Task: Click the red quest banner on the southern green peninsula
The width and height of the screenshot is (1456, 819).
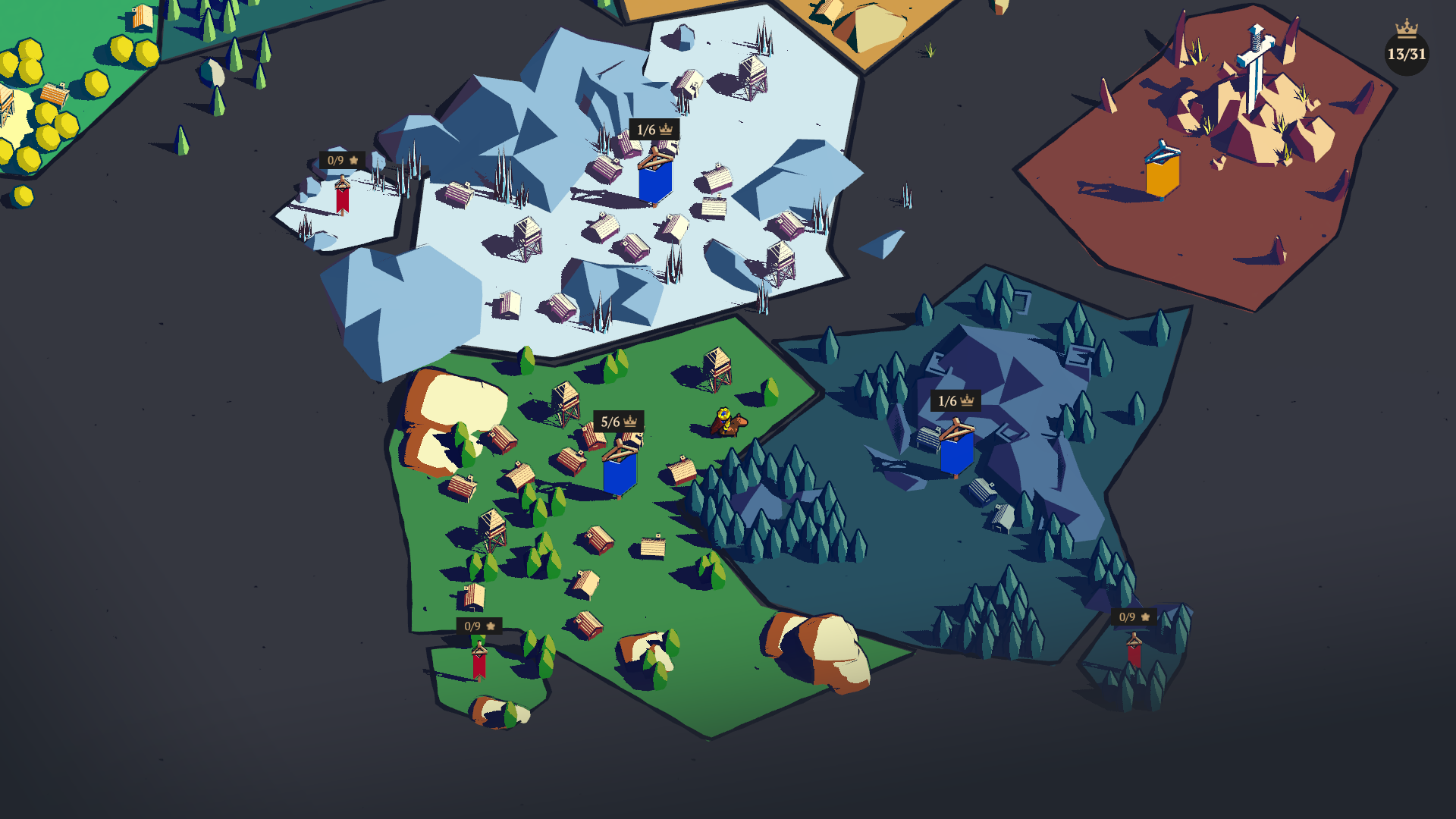Action: coord(478,667)
